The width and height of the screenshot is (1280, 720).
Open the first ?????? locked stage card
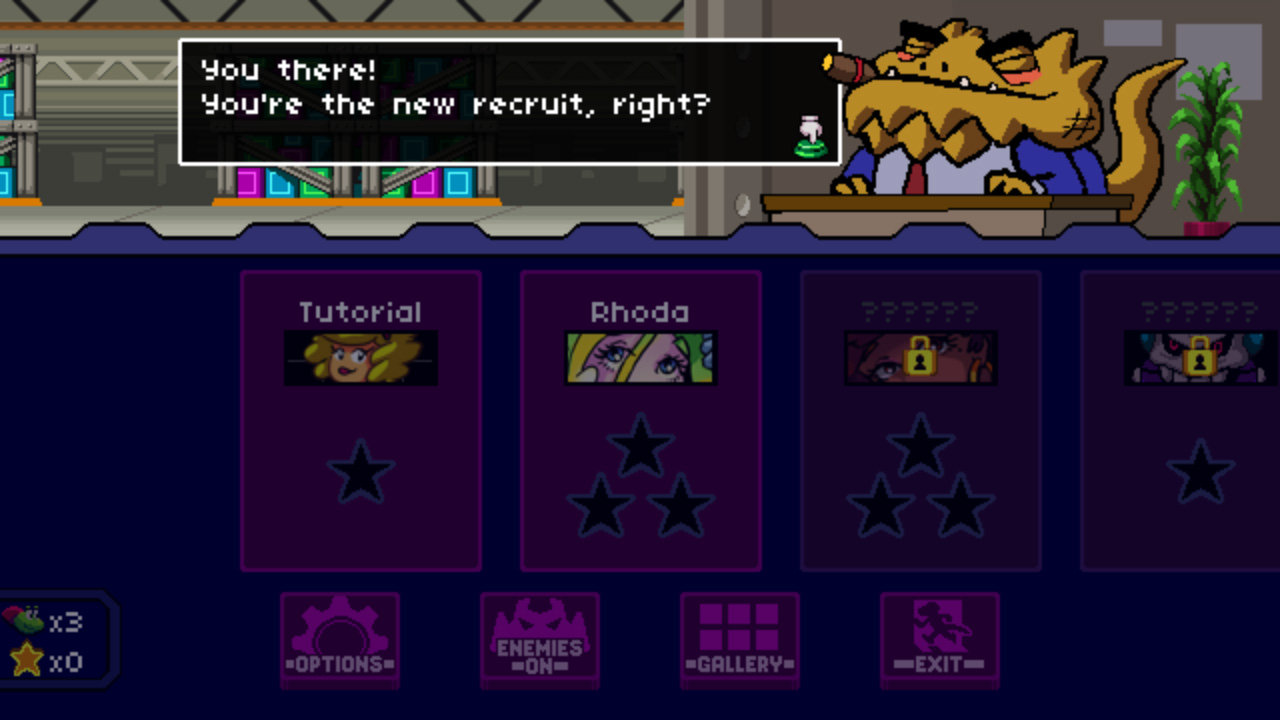[x=920, y=420]
